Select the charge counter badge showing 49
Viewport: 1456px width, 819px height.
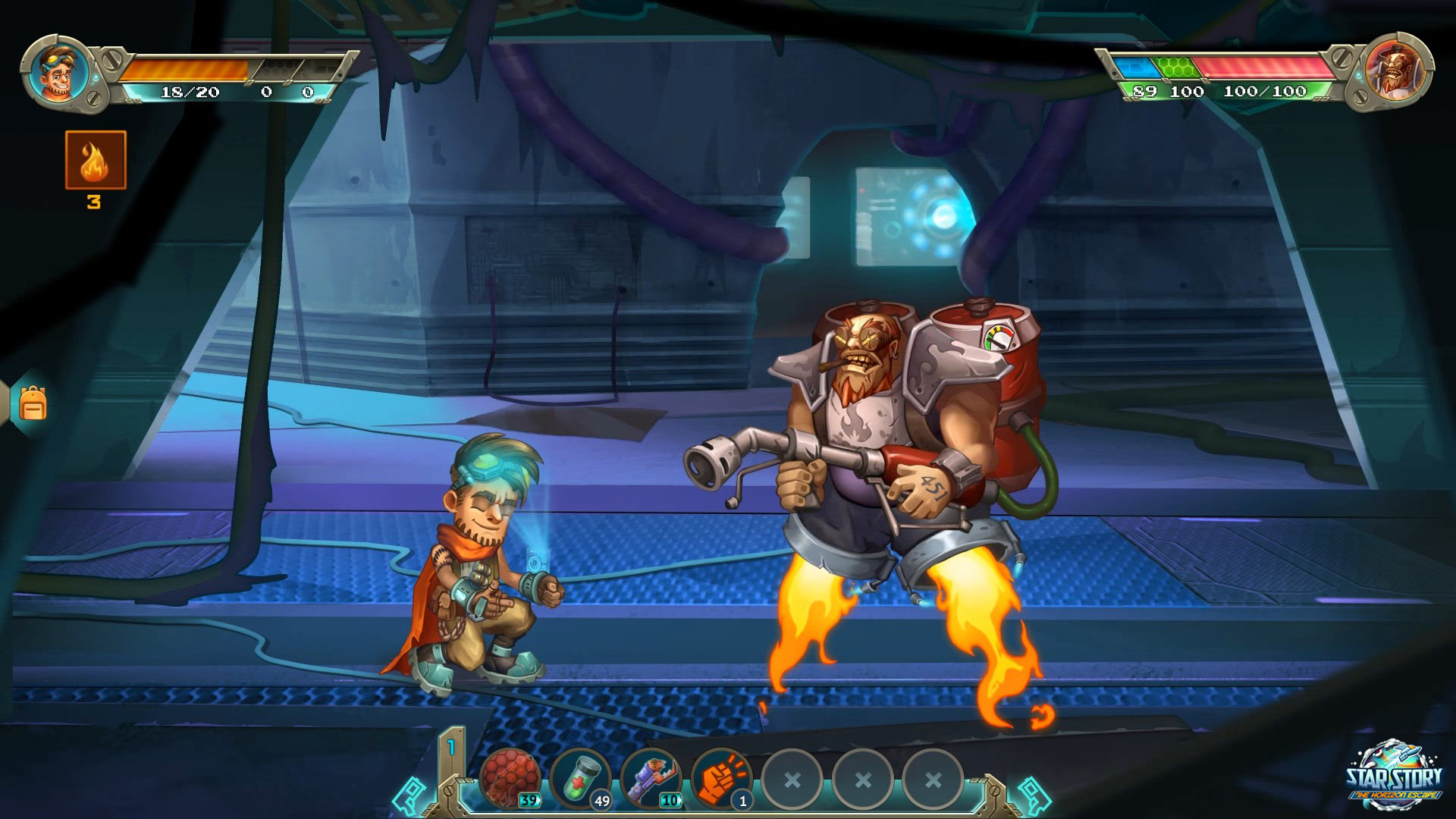[x=601, y=799]
